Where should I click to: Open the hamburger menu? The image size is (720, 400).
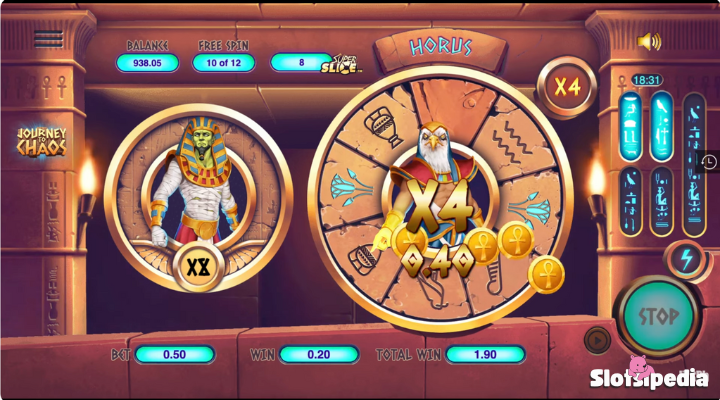click(x=47, y=39)
